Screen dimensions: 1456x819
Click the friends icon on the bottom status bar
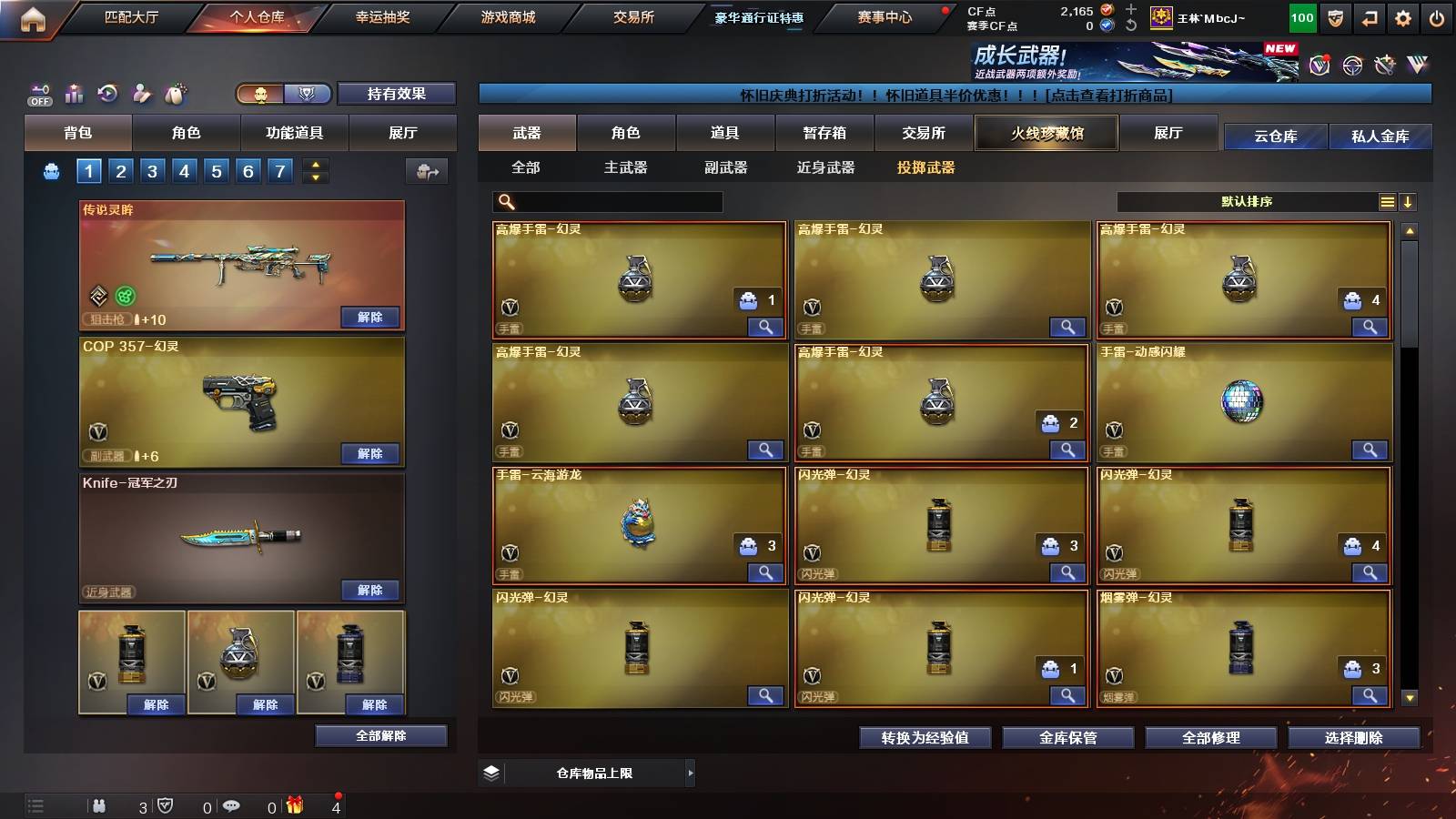point(98,806)
